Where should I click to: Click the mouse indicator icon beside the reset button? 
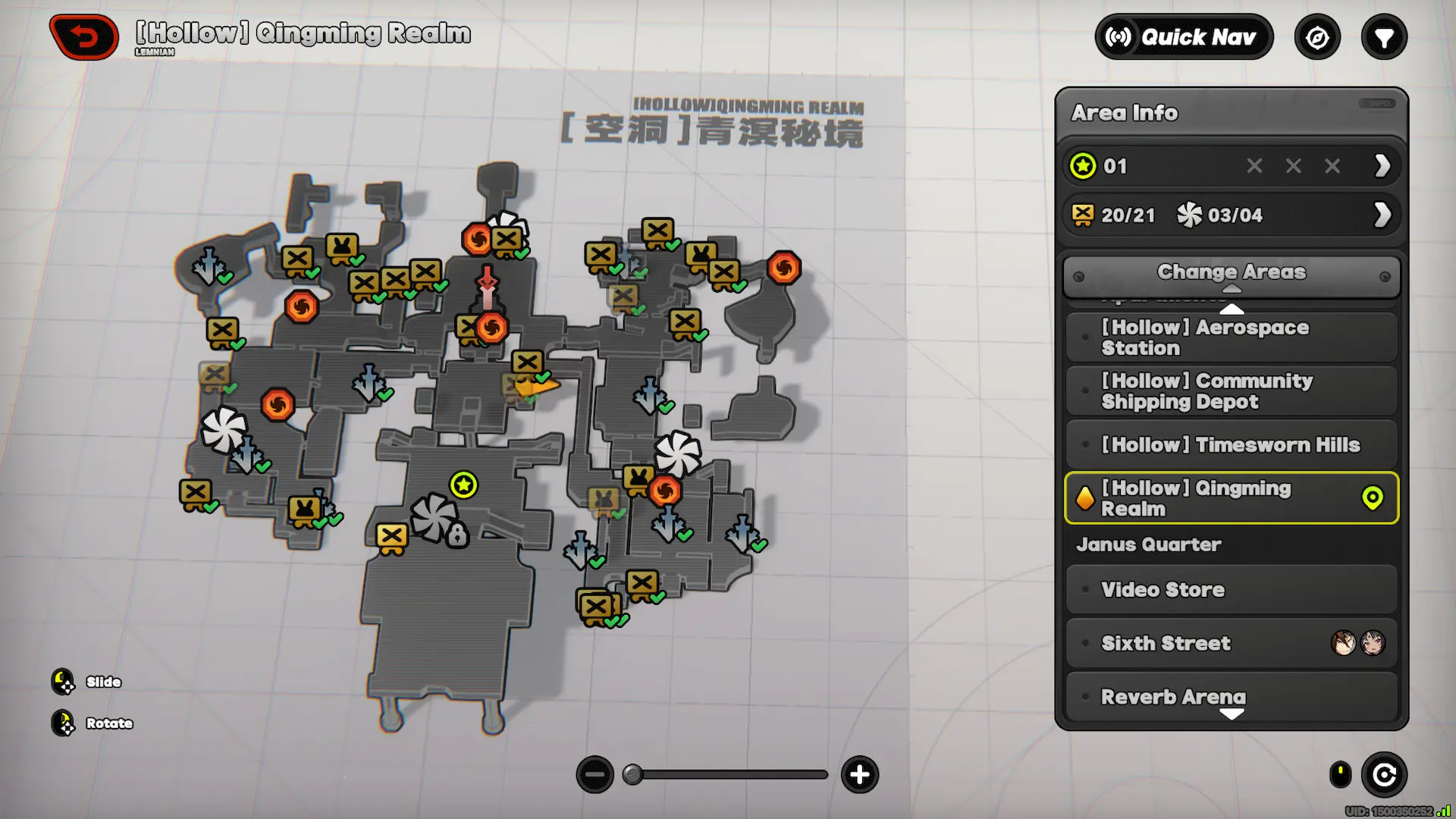coord(1339,775)
